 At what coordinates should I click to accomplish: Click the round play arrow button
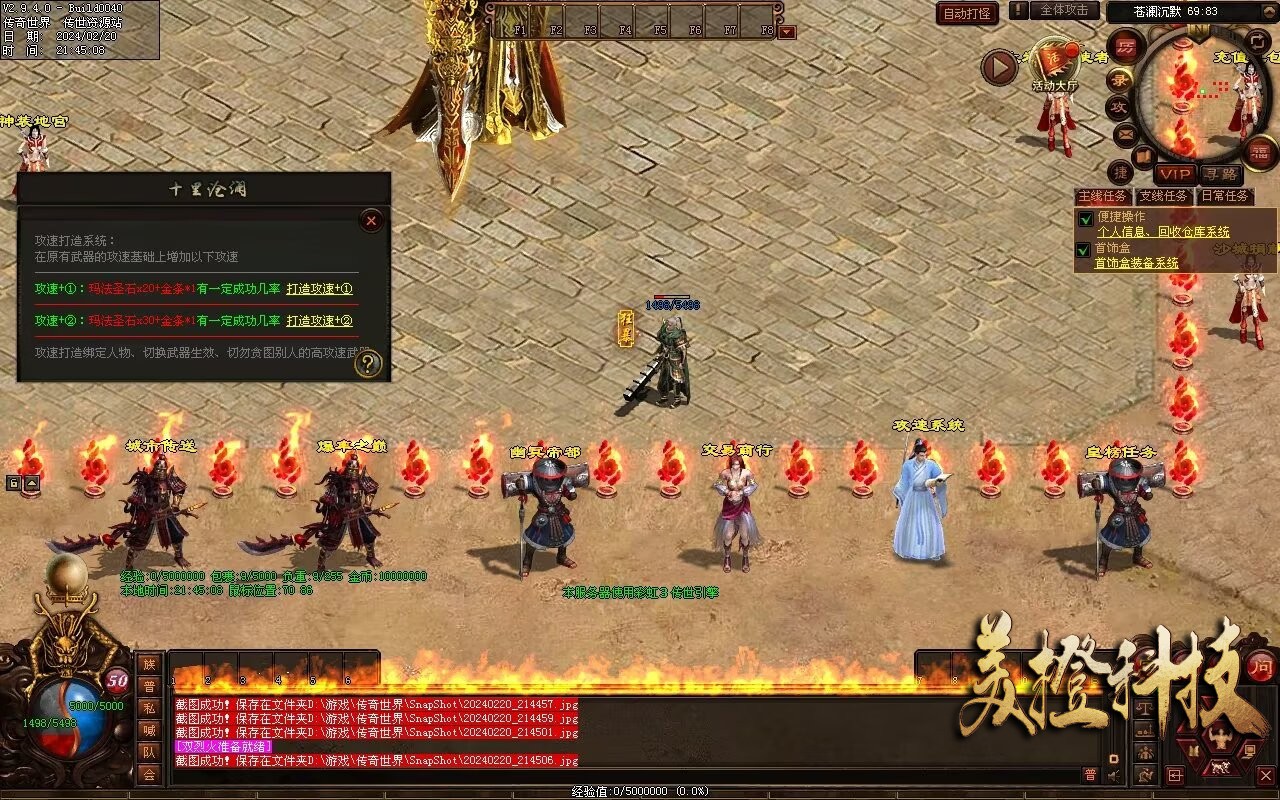pyautogui.click(x=999, y=68)
